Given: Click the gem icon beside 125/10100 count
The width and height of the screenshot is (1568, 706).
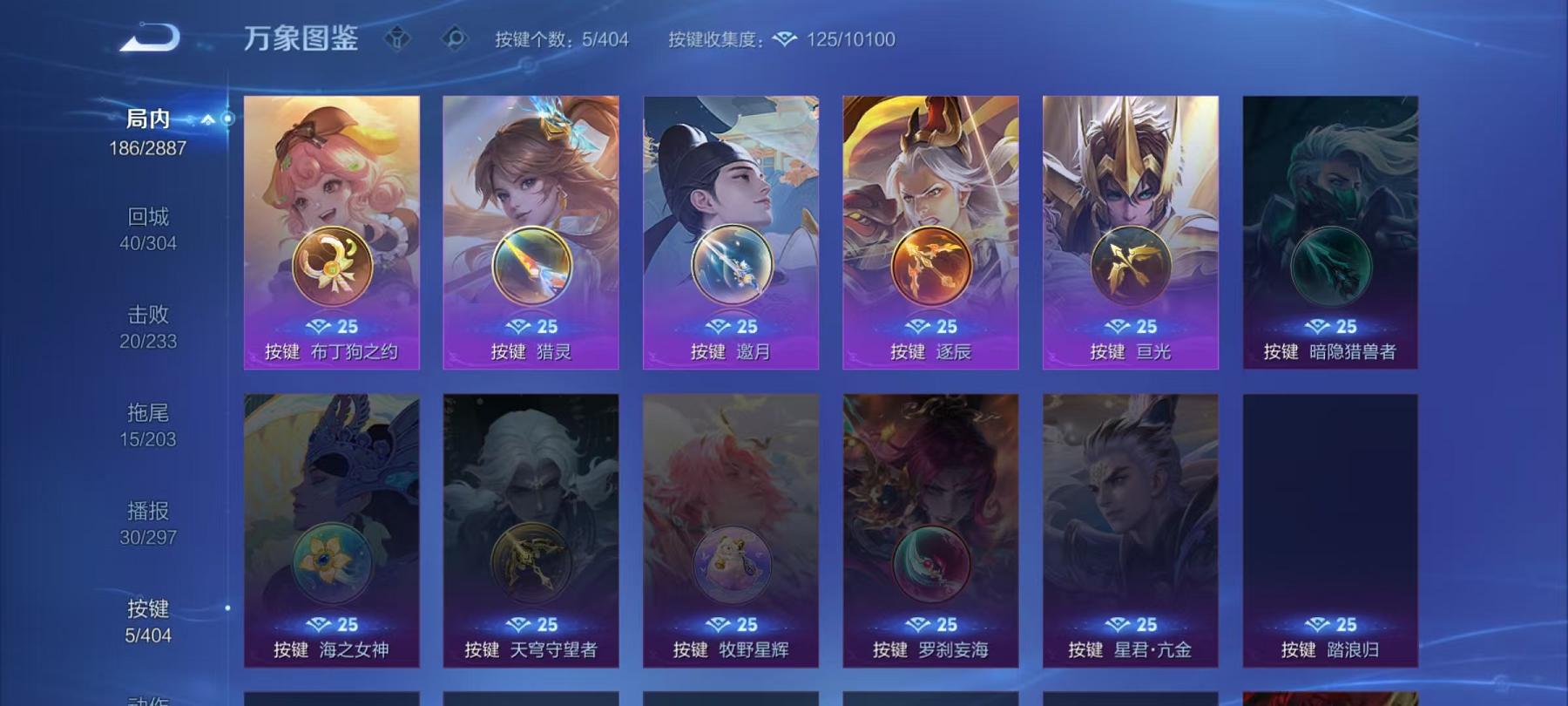Looking at the screenshot, I should (786, 38).
